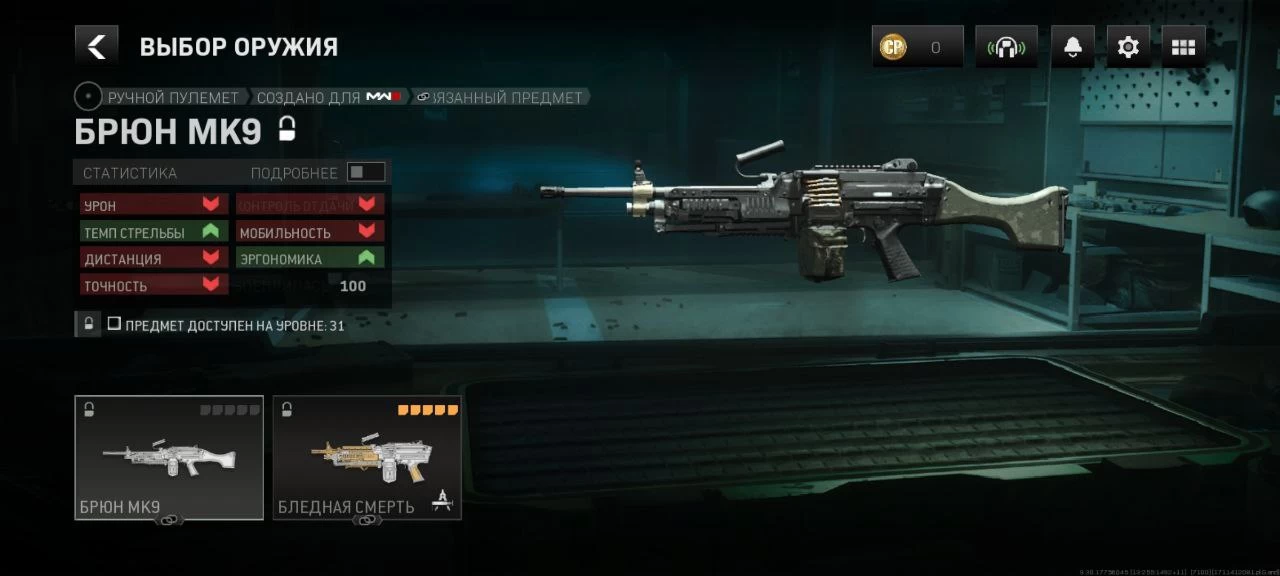Go back using the arrow button
The width and height of the screenshot is (1280, 576).
pyautogui.click(x=96, y=46)
